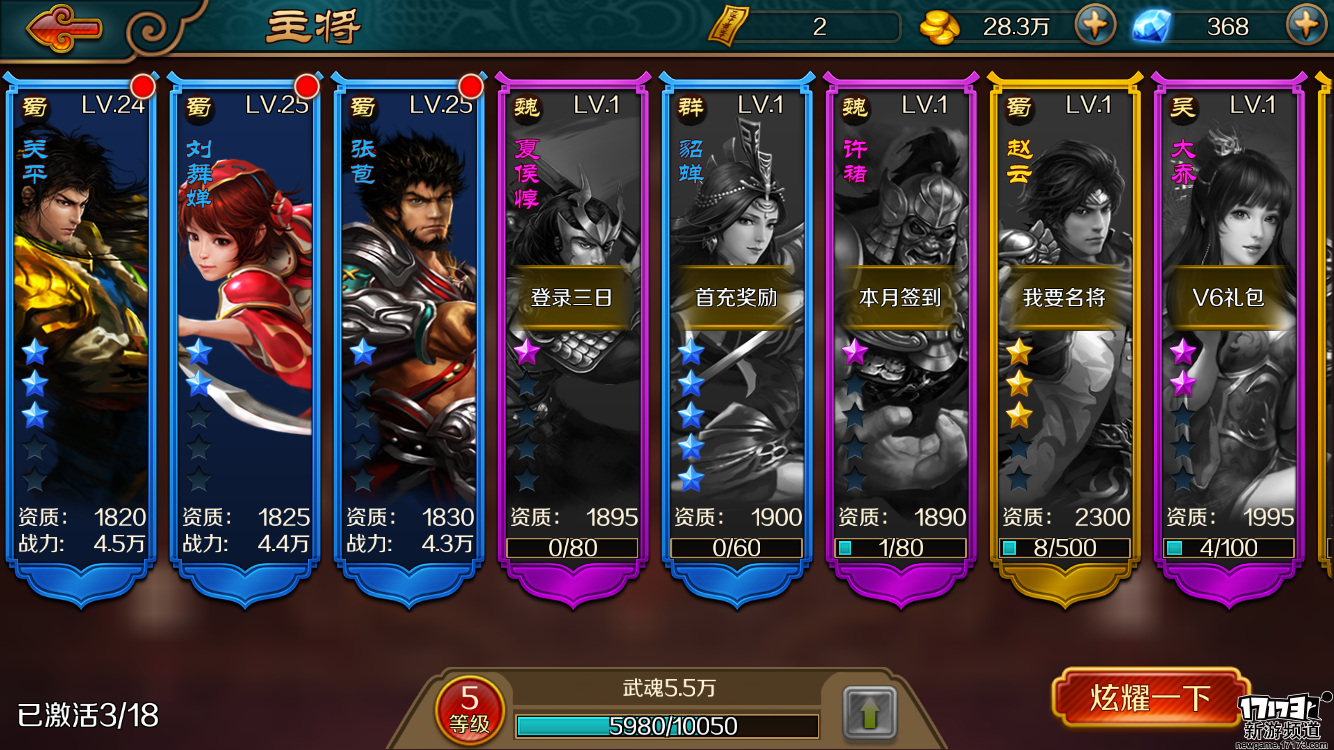
Task: Open the locked 许褚 hero card
Action: (x=900, y=330)
